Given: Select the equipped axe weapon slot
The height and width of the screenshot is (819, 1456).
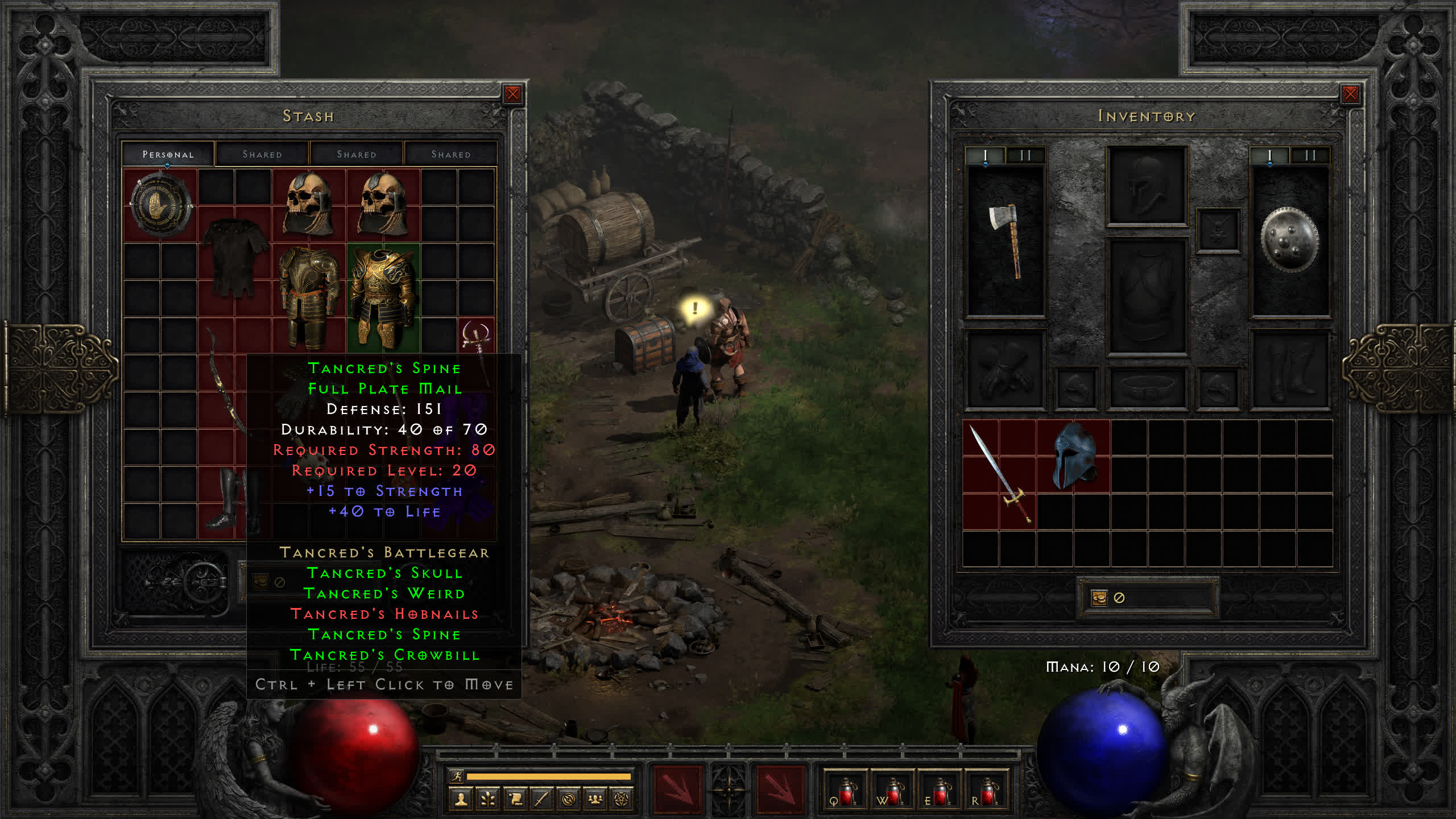Looking at the screenshot, I should pos(1006,241).
